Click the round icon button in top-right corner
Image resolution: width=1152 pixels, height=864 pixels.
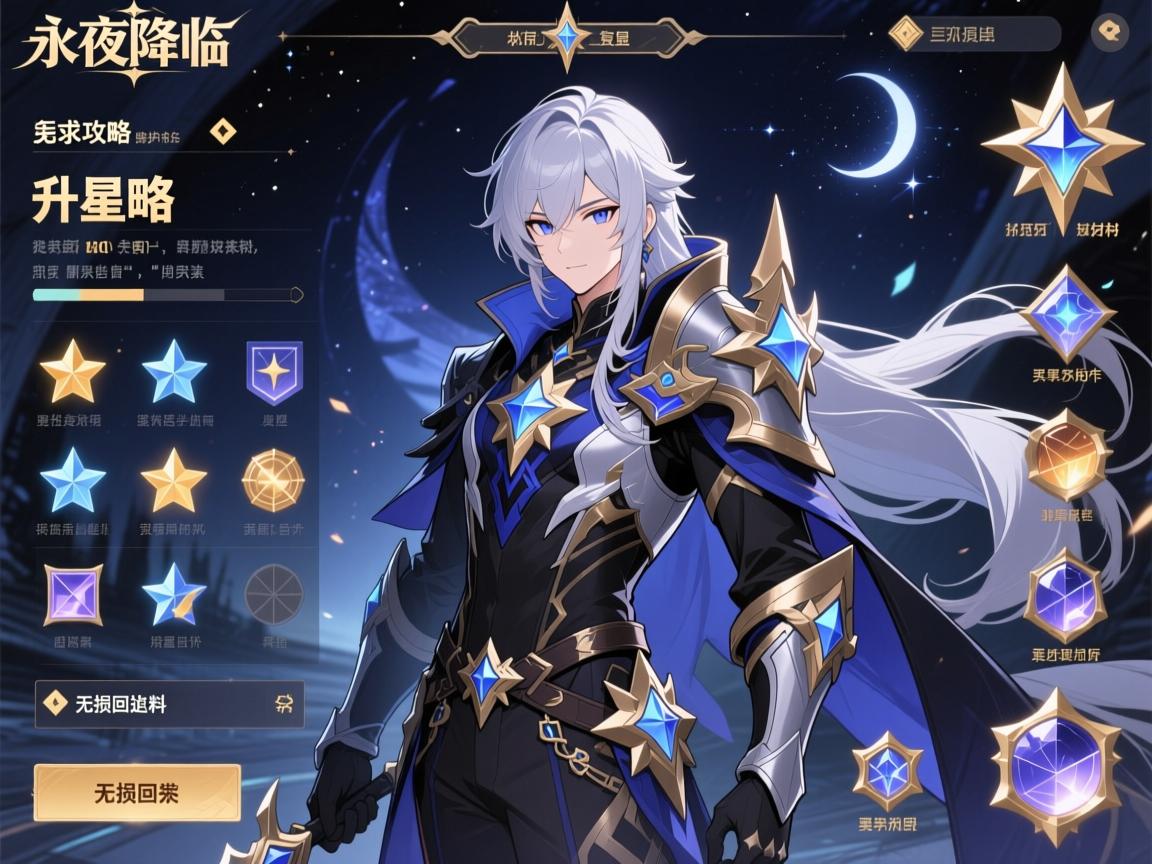coord(1108,32)
